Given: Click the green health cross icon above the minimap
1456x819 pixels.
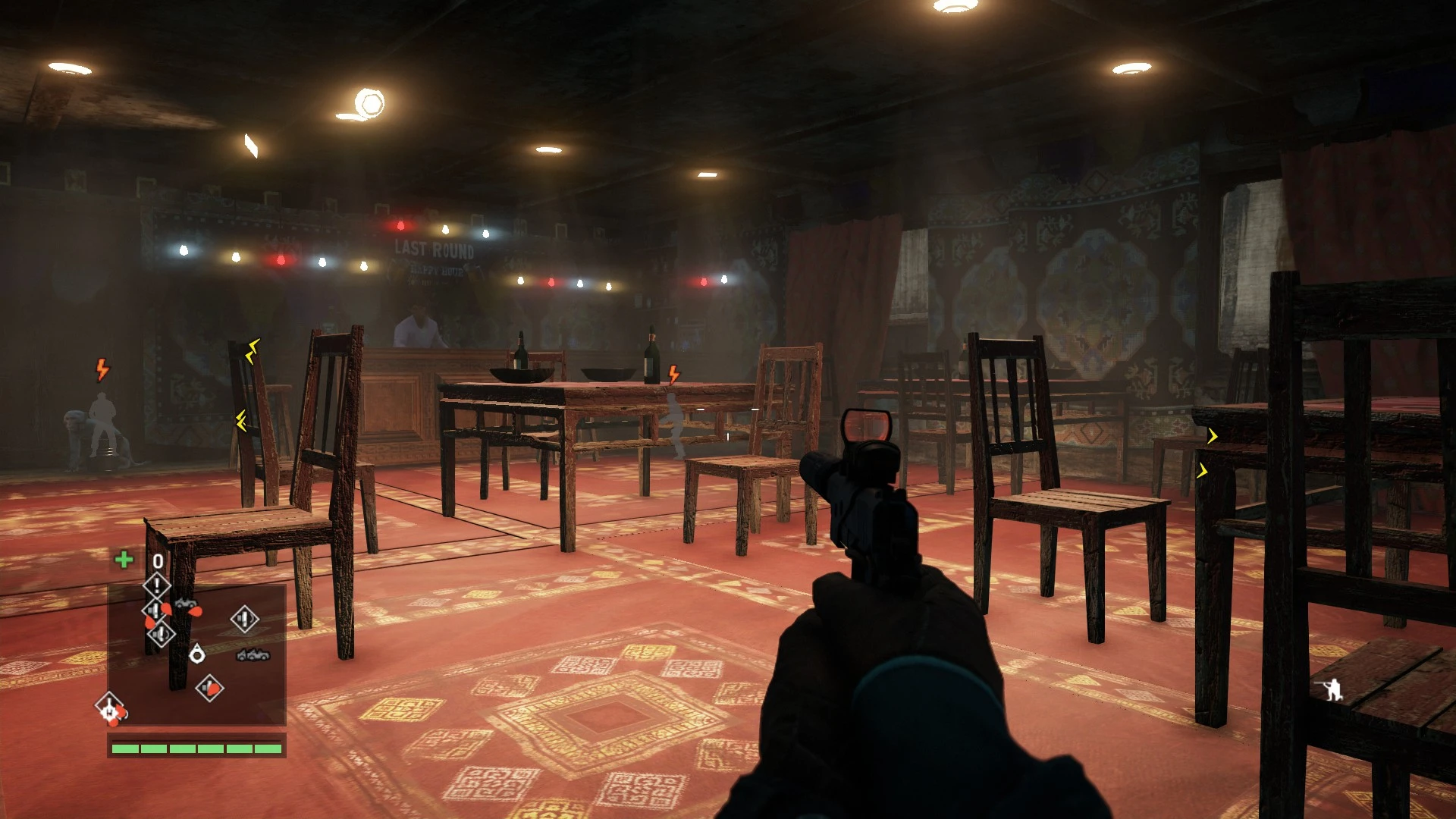Looking at the screenshot, I should pos(123,559).
